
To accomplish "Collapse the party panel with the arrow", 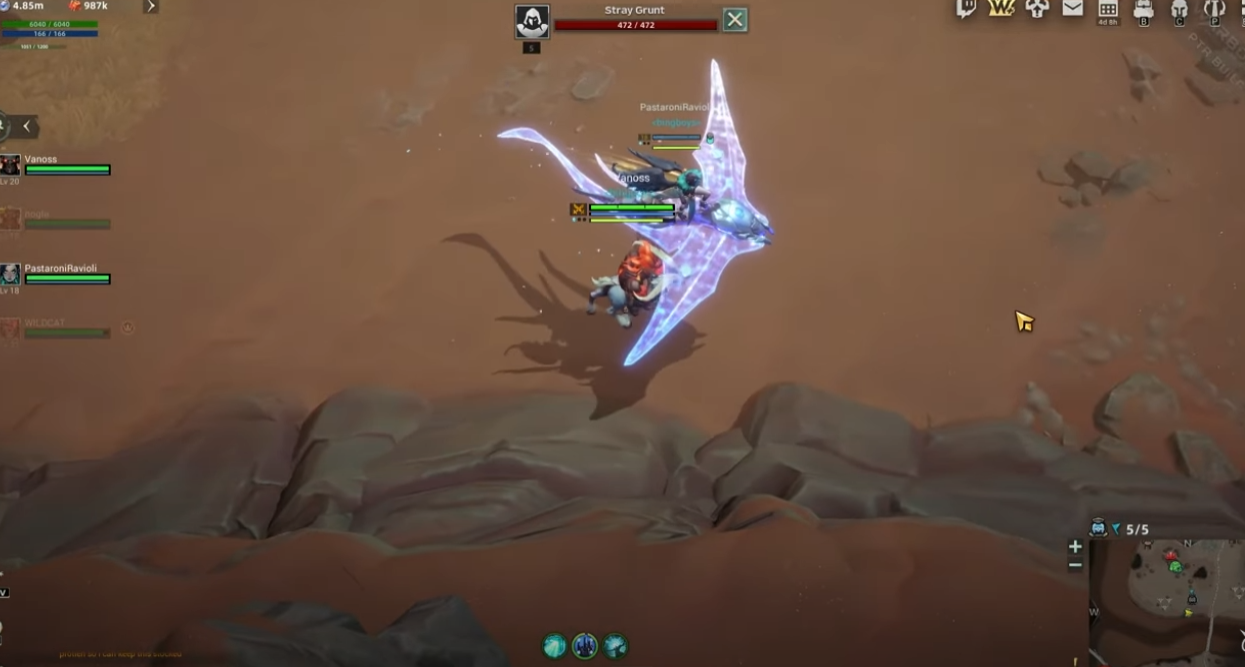I will [27, 127].
